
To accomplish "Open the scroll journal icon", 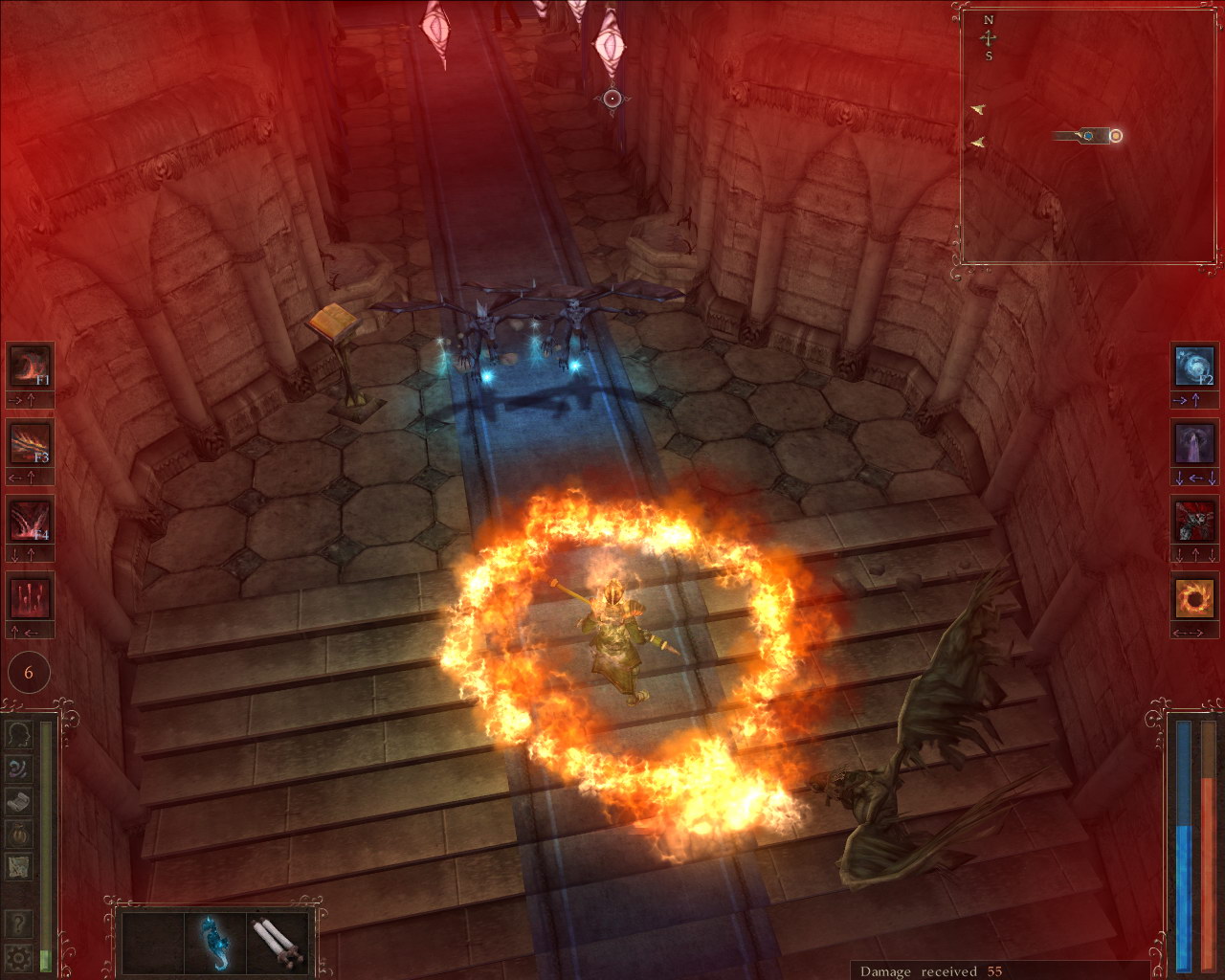I will pos(19,801).
